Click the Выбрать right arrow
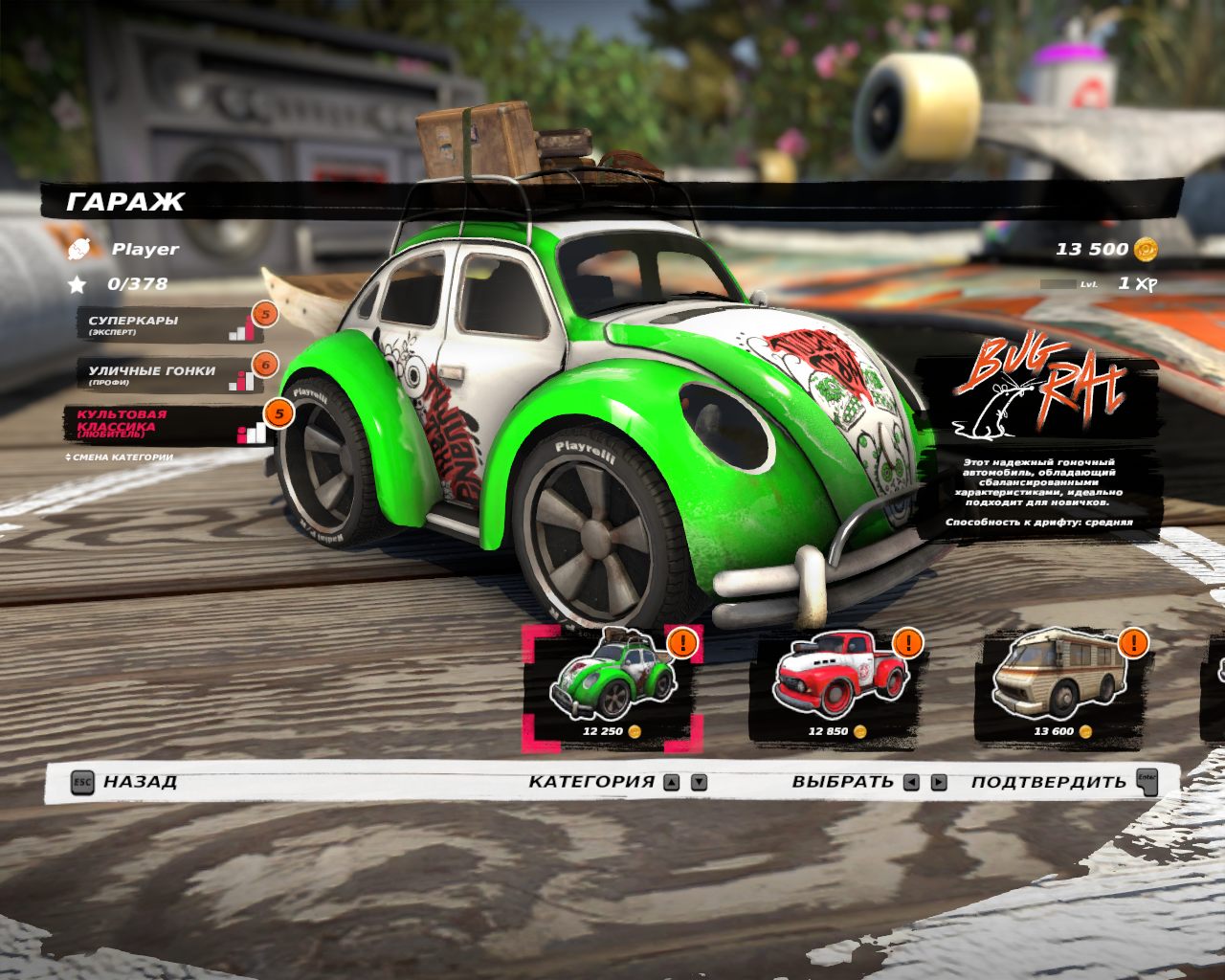The image size is (1225, 980). [939, 782]
